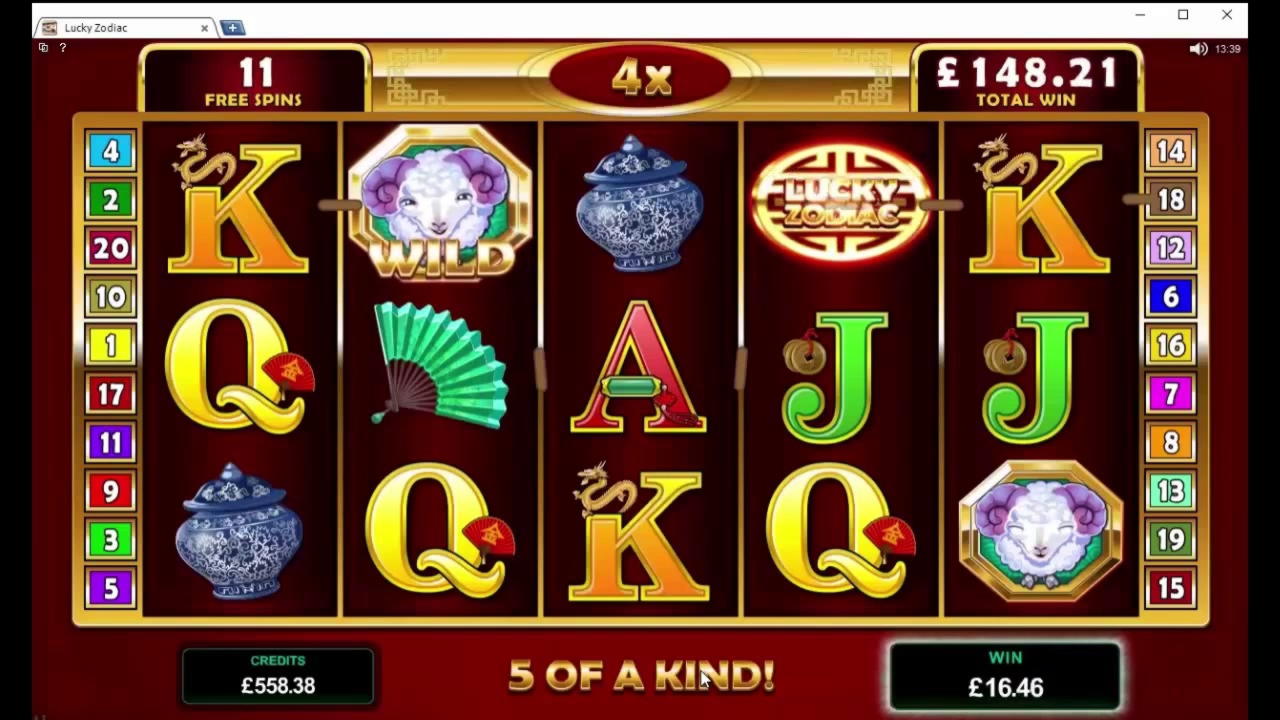Image resolution: width=1280 pixels, height=720 pixels.
Task: Click the blue jar symbol on reel one
Action: point(238,530)
